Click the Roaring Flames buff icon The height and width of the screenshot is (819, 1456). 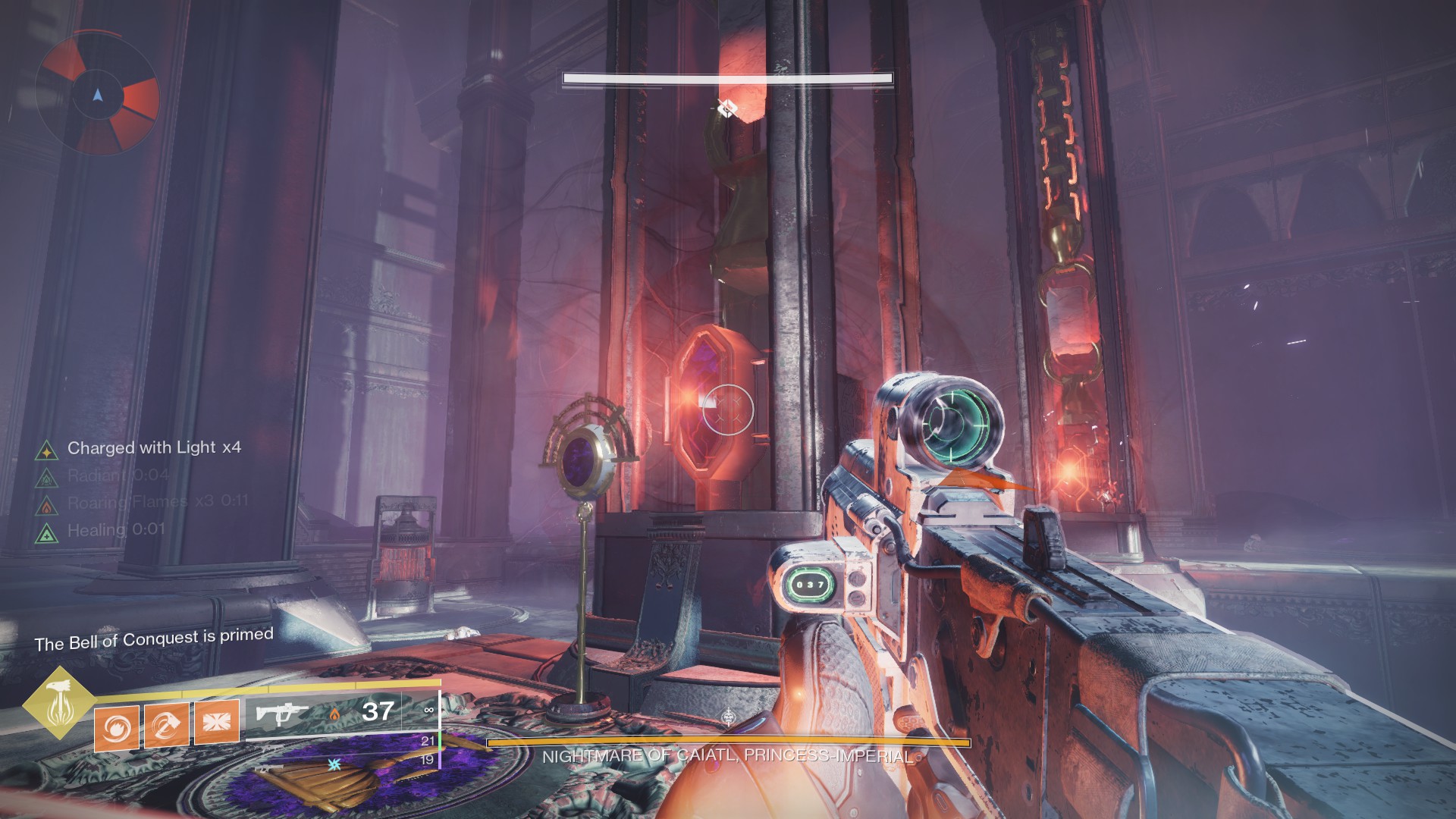click(47, 504)
